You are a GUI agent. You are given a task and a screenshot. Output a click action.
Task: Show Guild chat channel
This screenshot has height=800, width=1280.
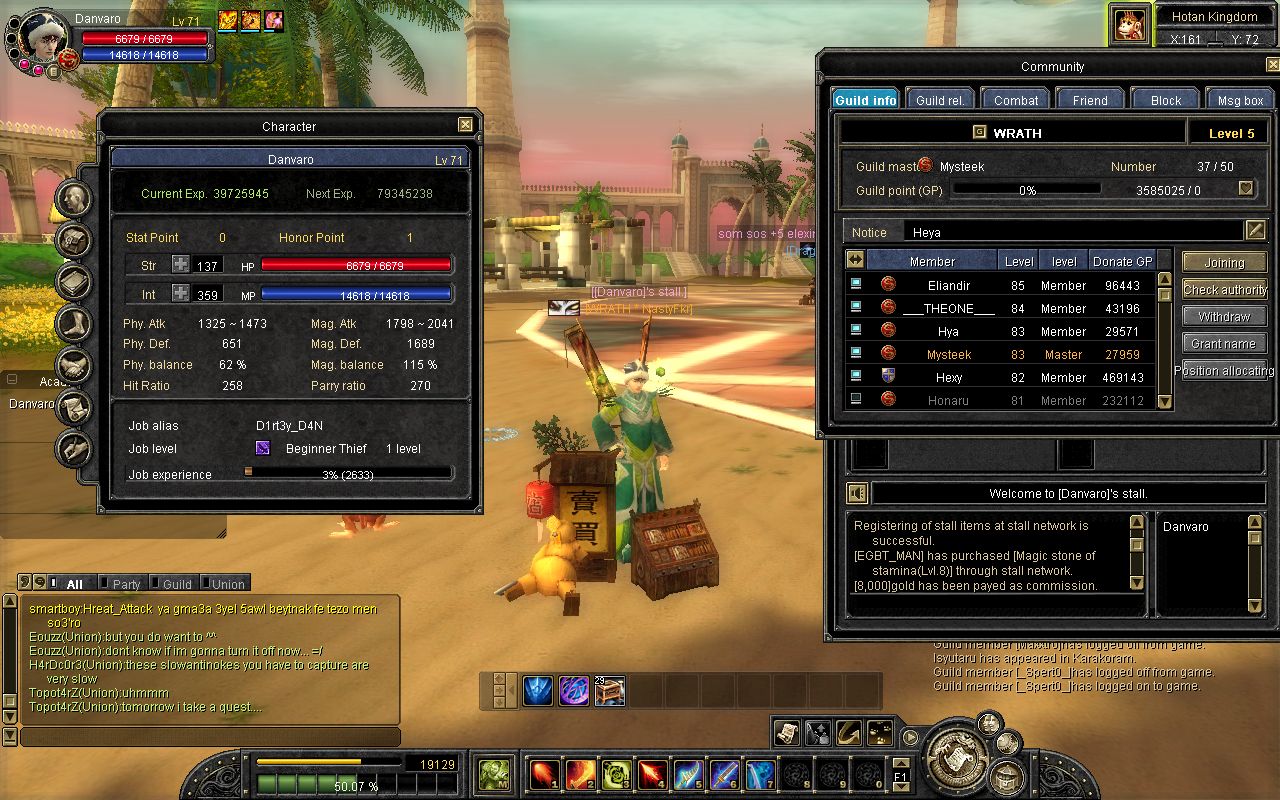click(x=172, y=584)
